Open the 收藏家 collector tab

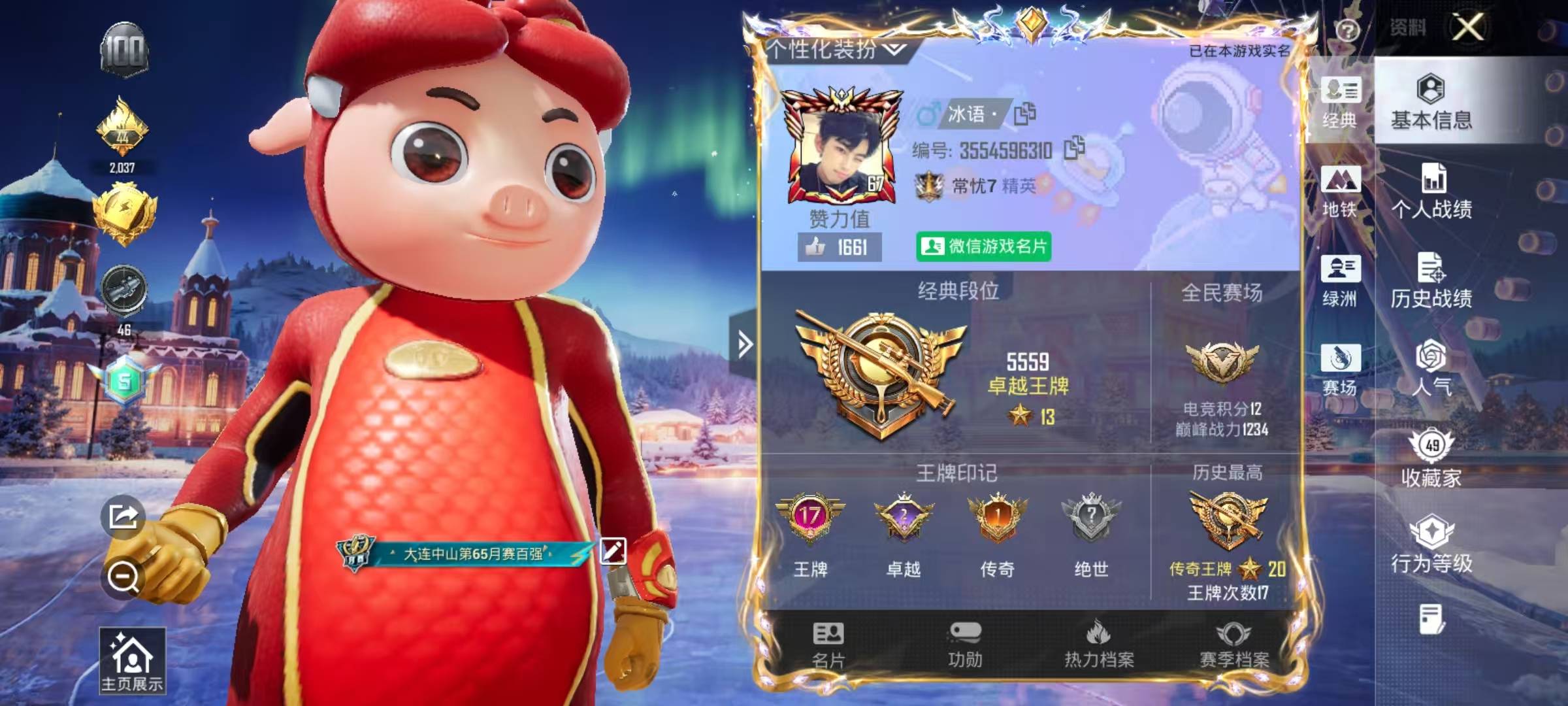[1431, 459]
